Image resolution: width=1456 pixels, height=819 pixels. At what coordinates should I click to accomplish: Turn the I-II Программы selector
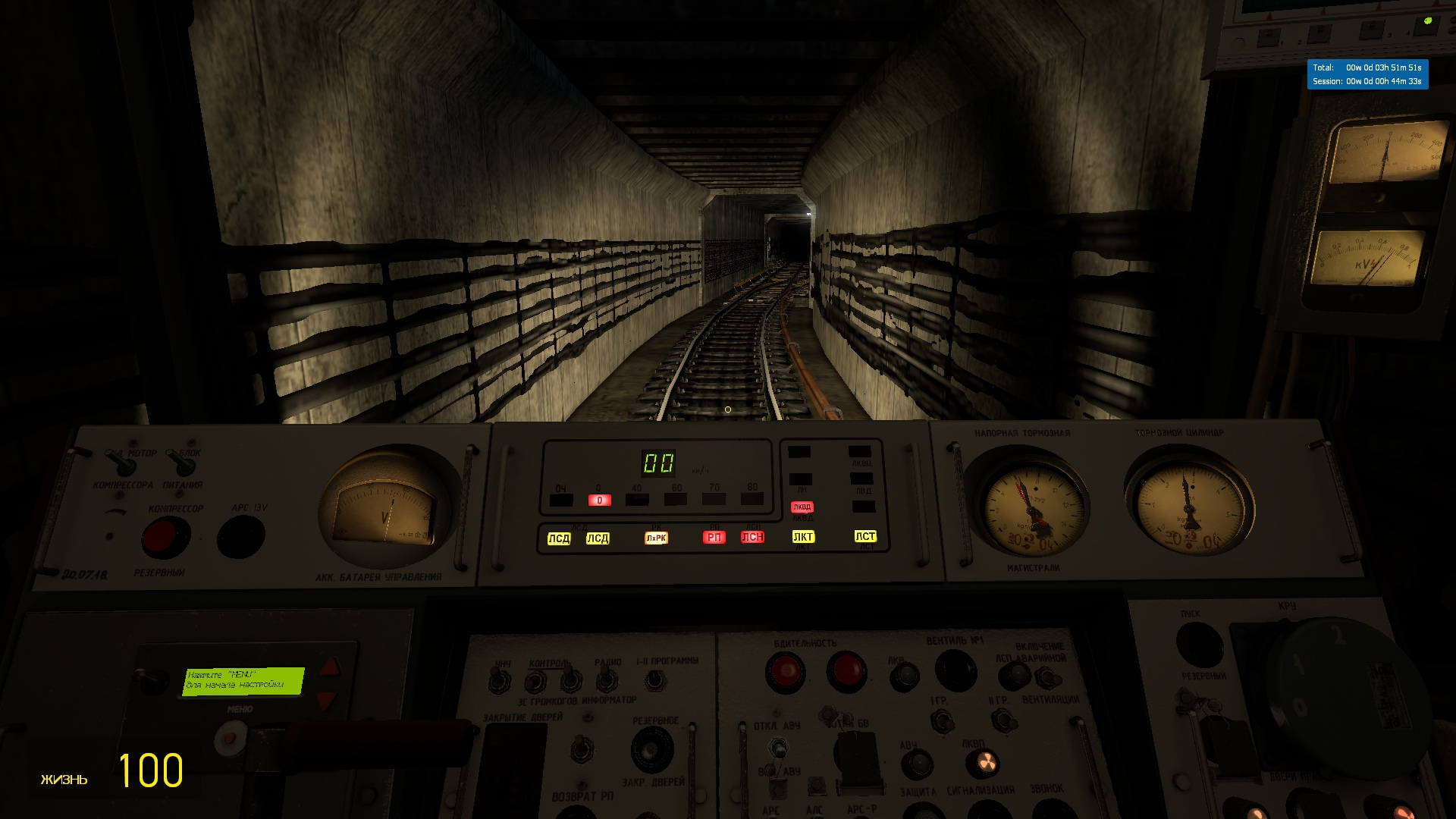656,679
